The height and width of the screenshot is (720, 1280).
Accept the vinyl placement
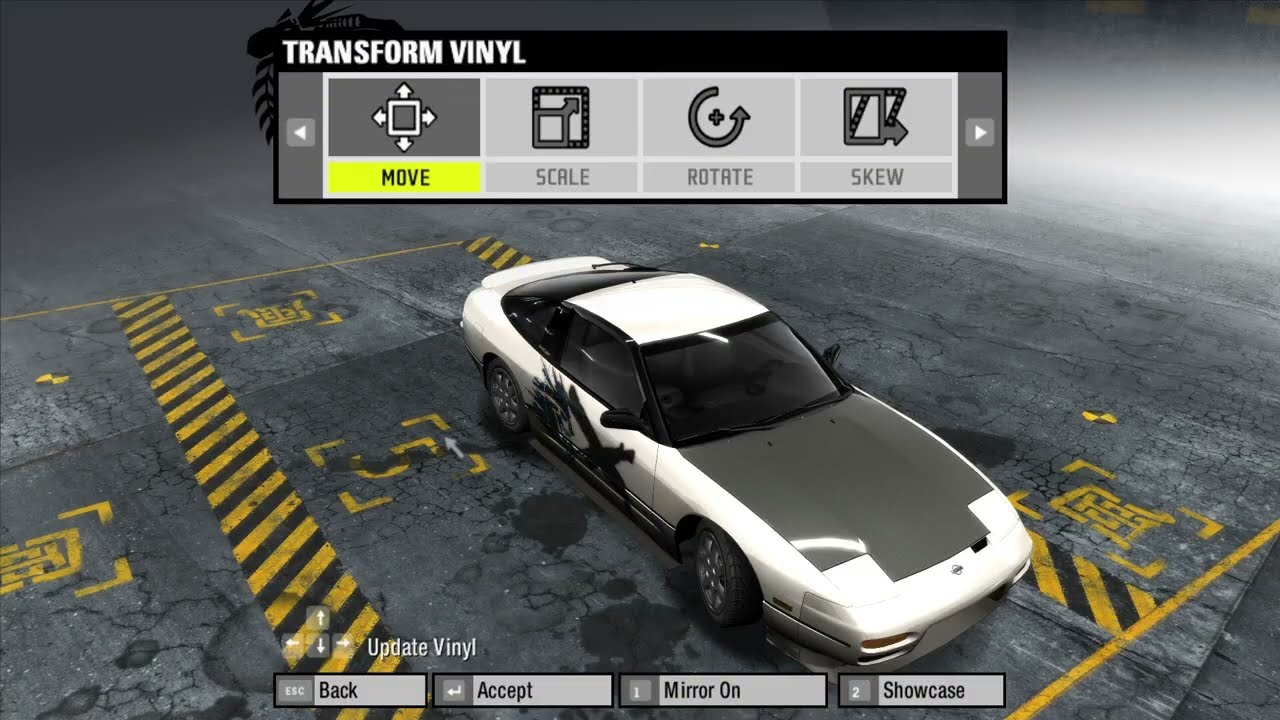(521, 690)
